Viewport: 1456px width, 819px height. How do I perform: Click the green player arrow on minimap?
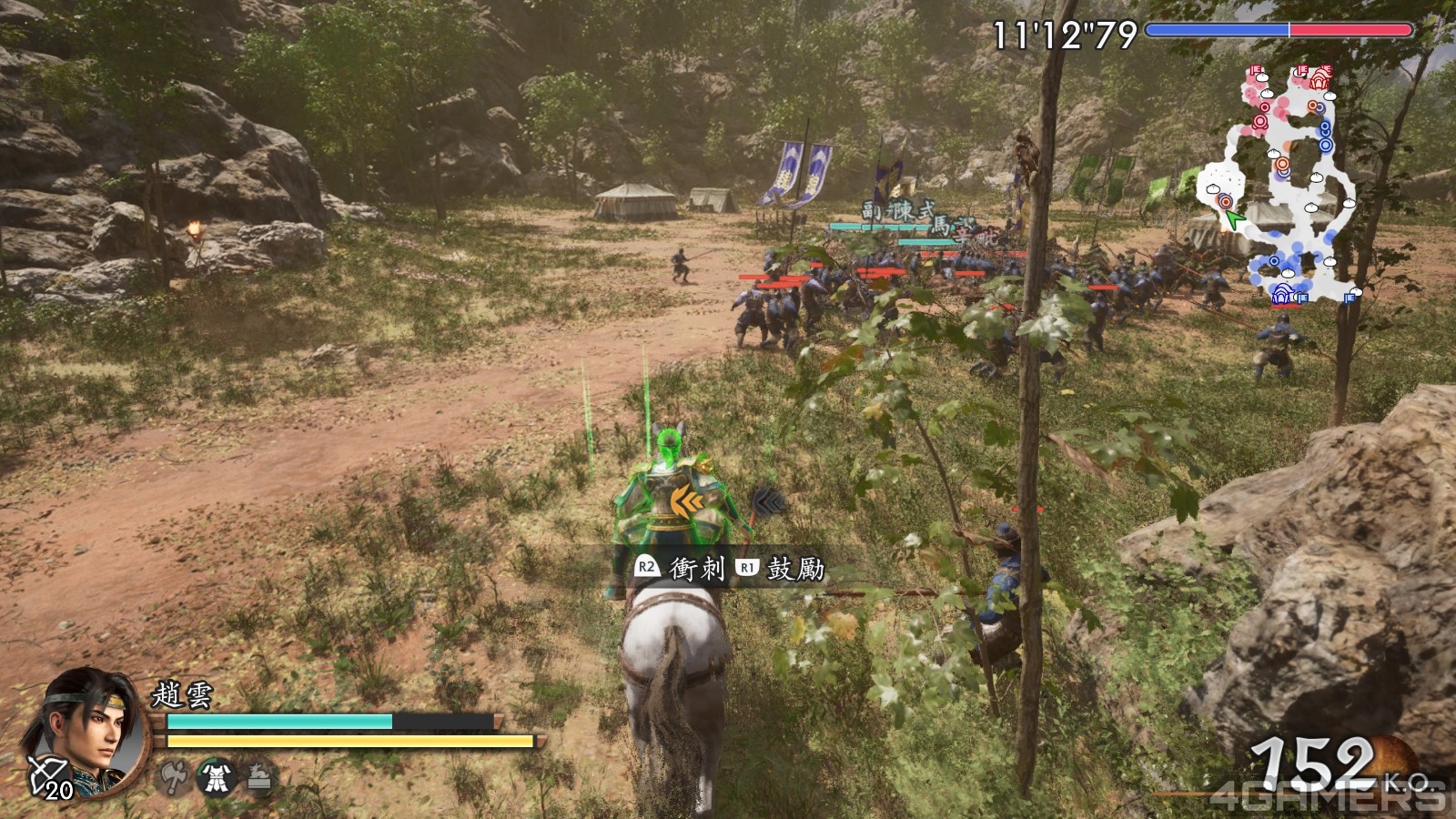tap(1233, 219)
